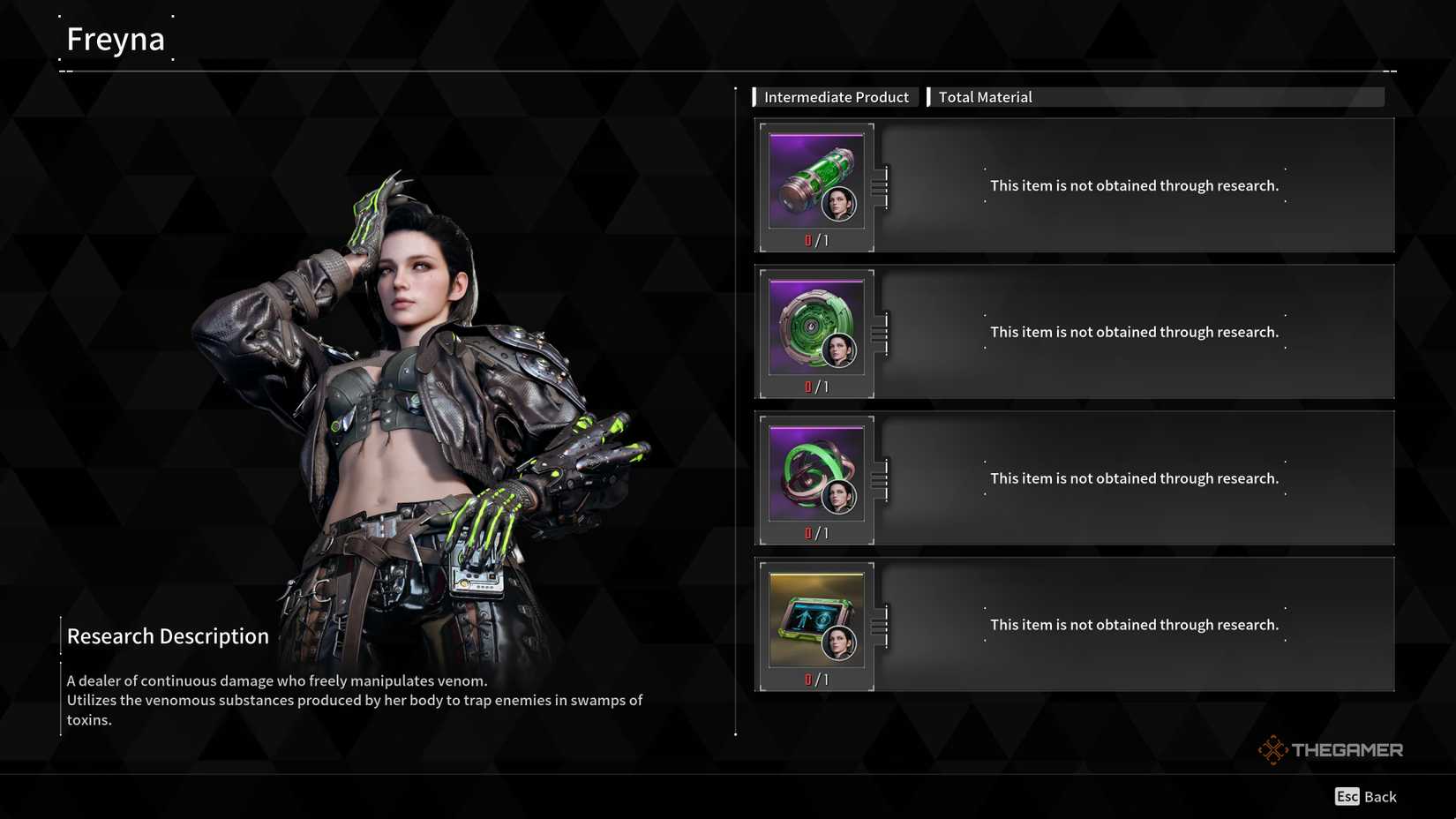Click TheGamer logo watermark
The height and width of the screenshot is (819, 1456).
pos(1328,749)
